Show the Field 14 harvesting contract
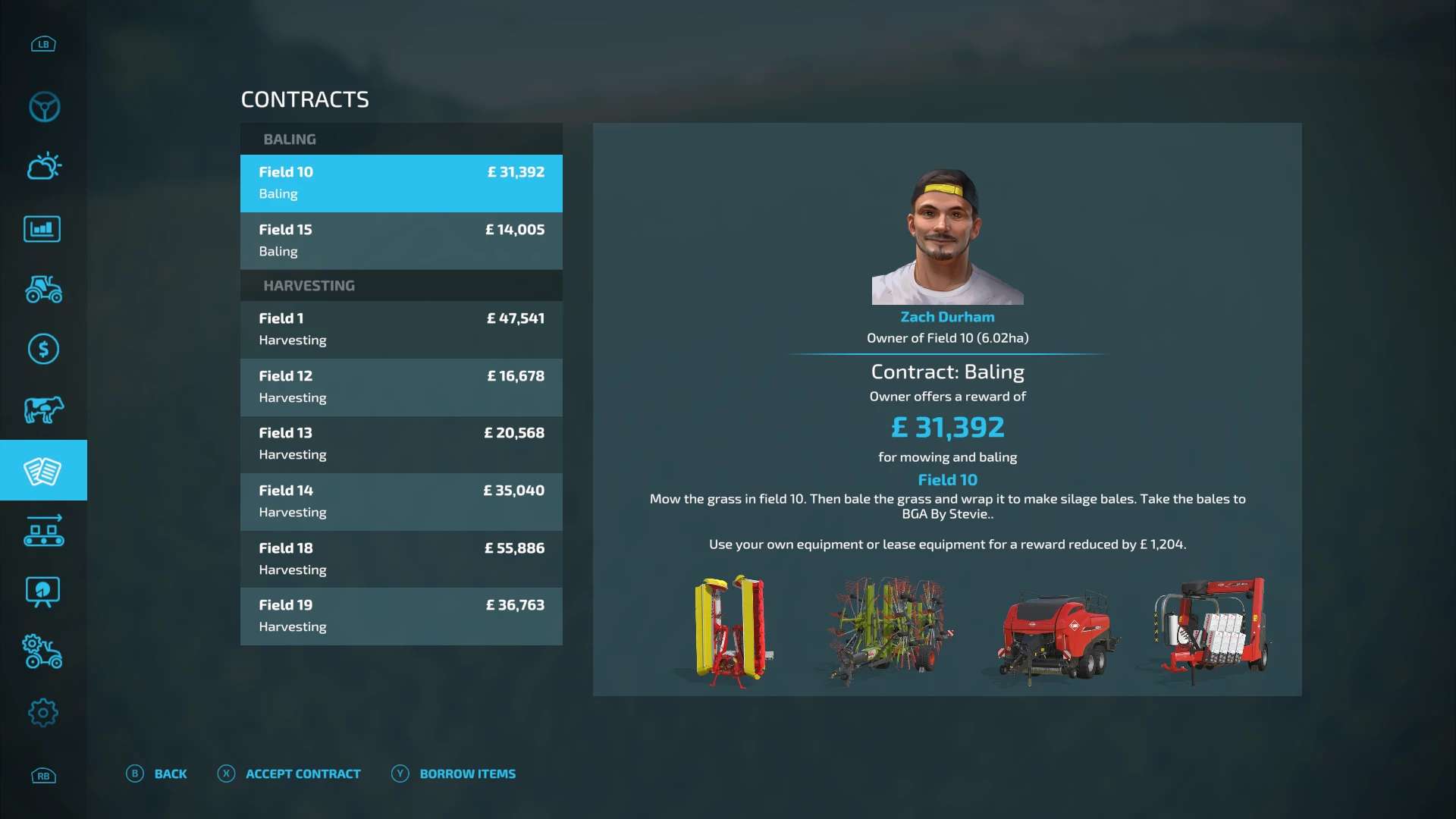 click(401, 501)
